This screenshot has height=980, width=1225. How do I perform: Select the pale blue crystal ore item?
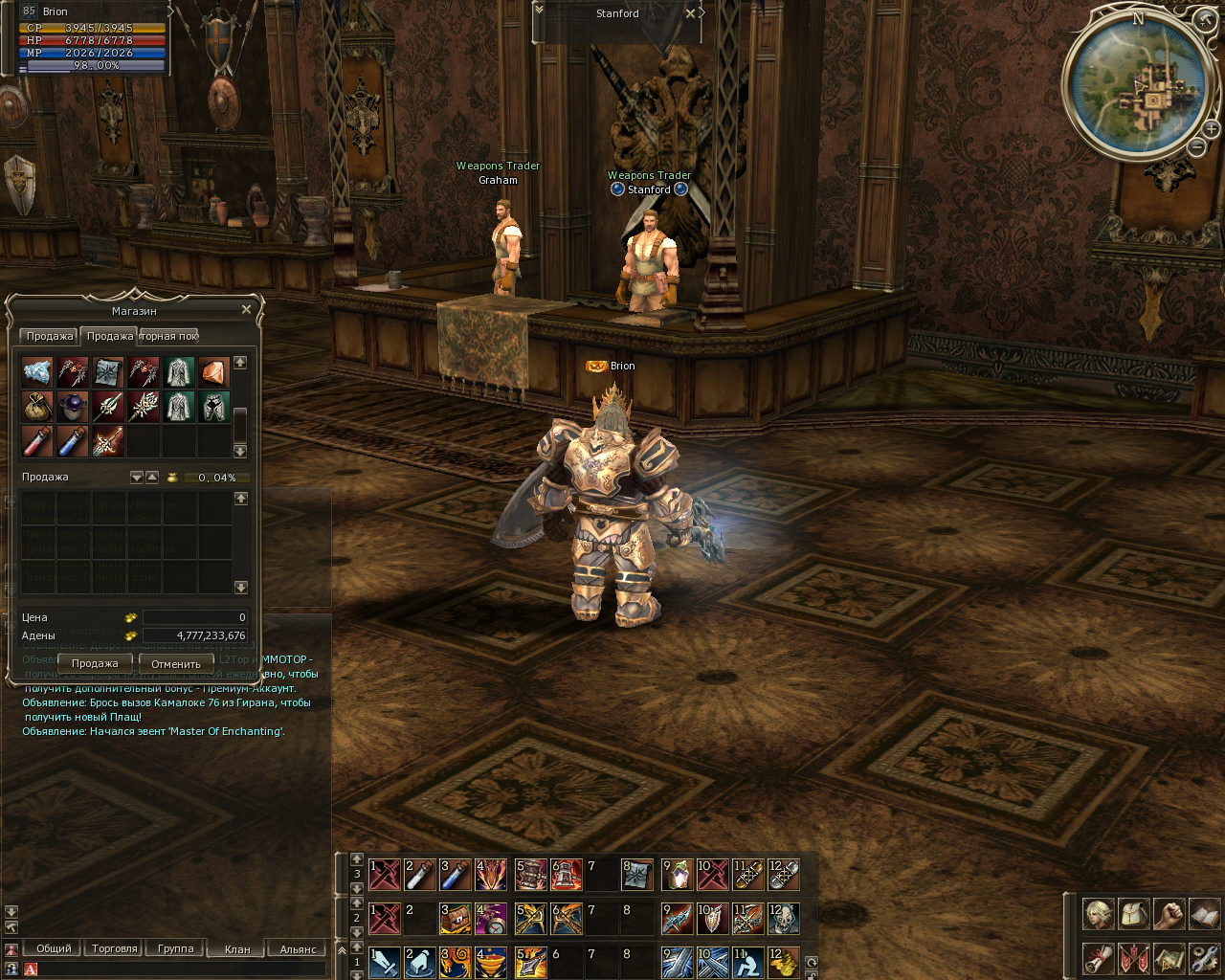(37, 371)
